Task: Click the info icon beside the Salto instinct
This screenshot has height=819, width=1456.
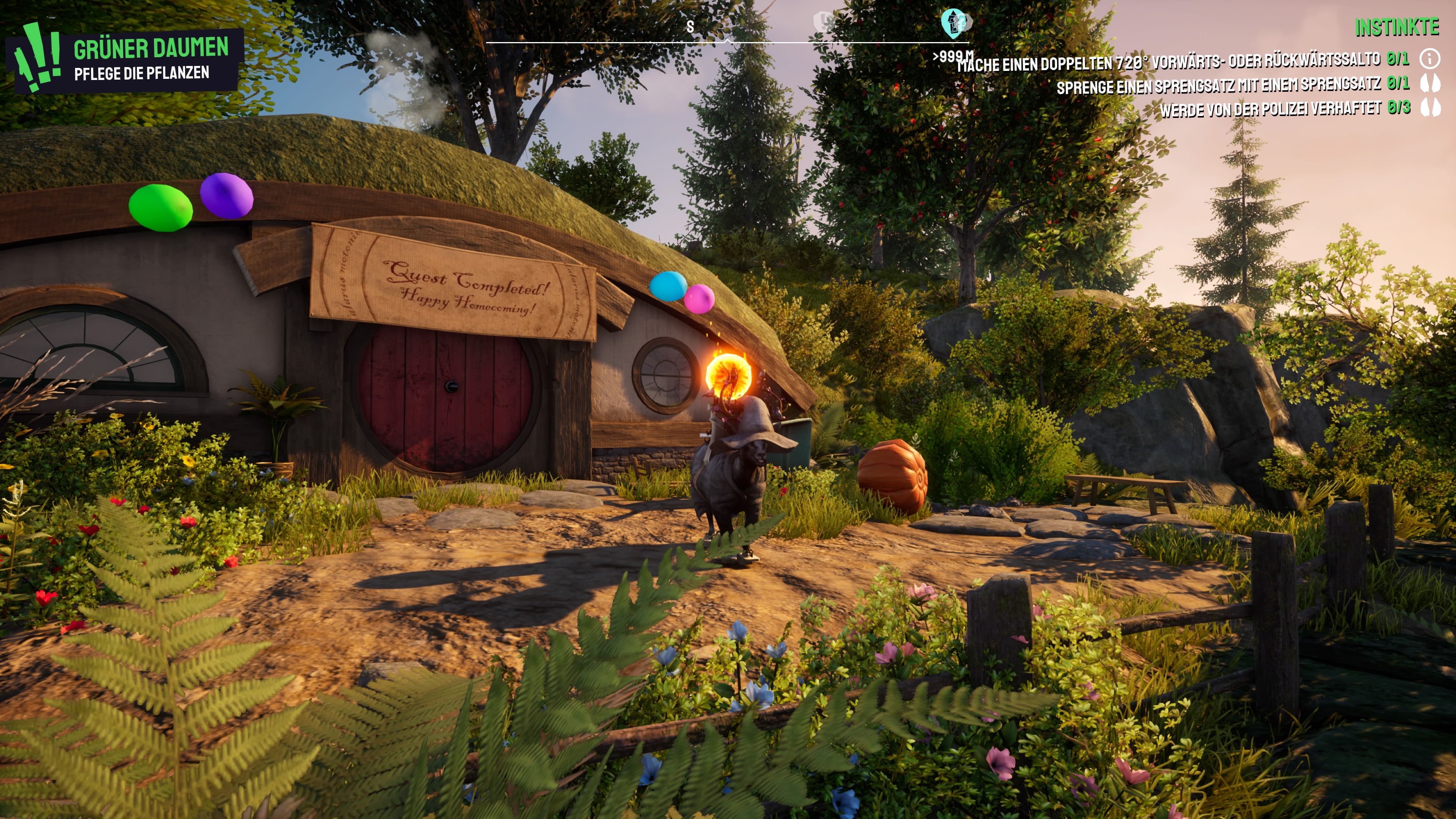Action: [x=1430, y=58]
